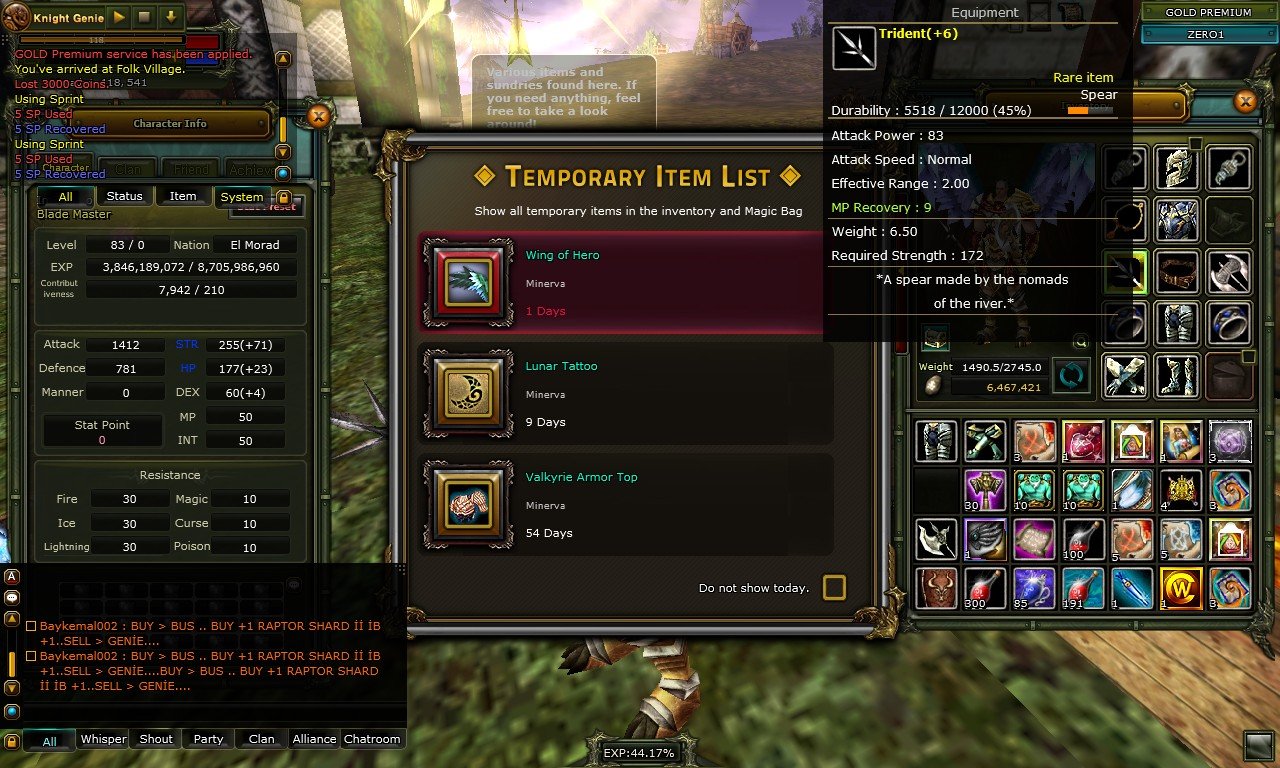Show the Item log tab
The width and height of the screenshot is (1280, 768).
(x=183, y=196)
